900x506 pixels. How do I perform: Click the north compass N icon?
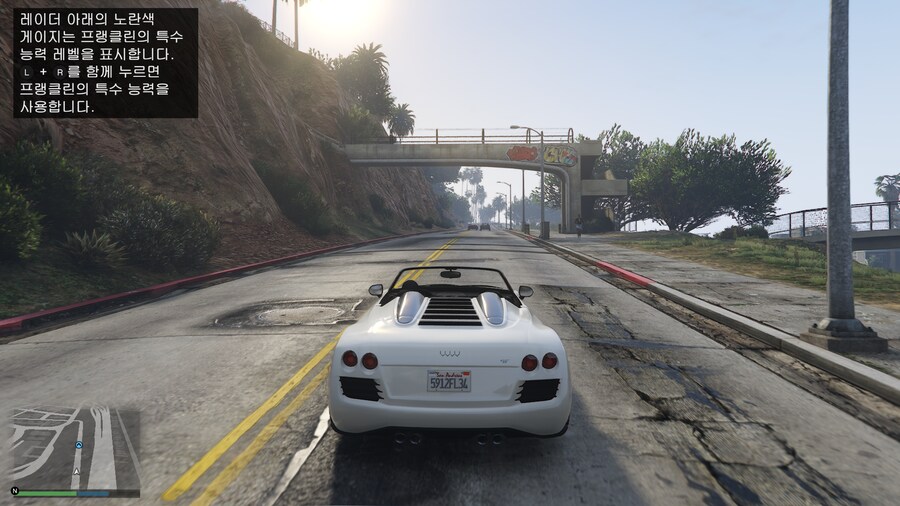coord(15,491)
